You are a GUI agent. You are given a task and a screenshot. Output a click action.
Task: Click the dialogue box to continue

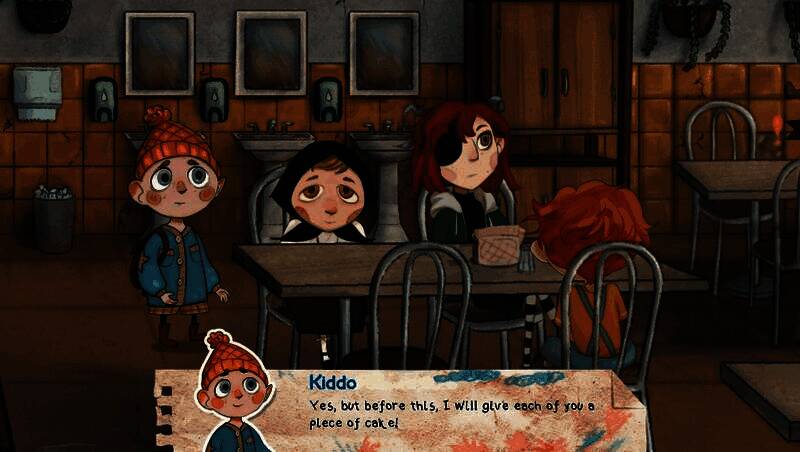click(x=450, y=412)
